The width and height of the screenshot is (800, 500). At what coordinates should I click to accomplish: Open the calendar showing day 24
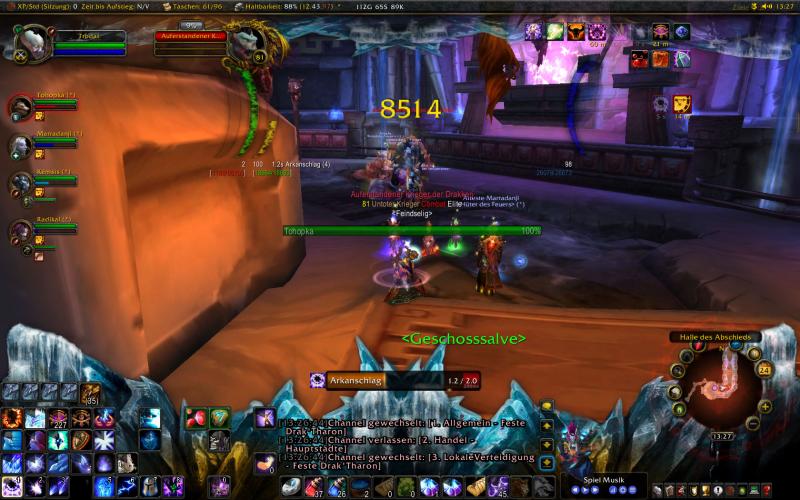763,369
